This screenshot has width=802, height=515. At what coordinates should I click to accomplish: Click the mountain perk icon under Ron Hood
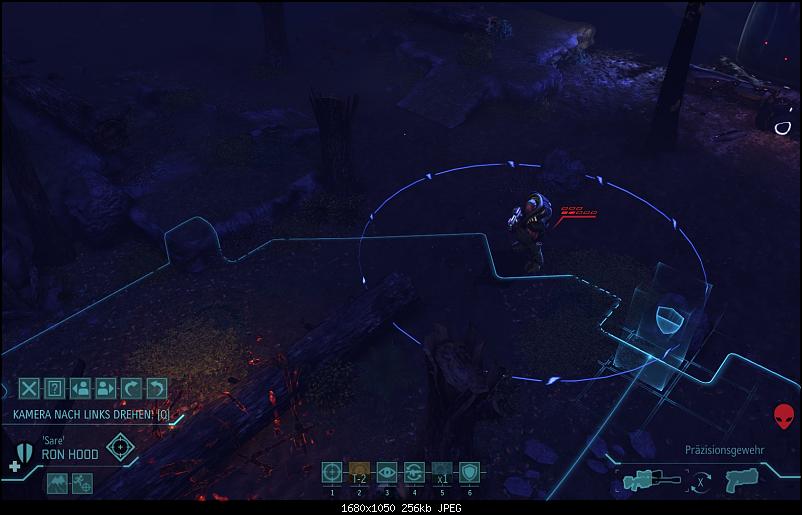coord(57,482)
